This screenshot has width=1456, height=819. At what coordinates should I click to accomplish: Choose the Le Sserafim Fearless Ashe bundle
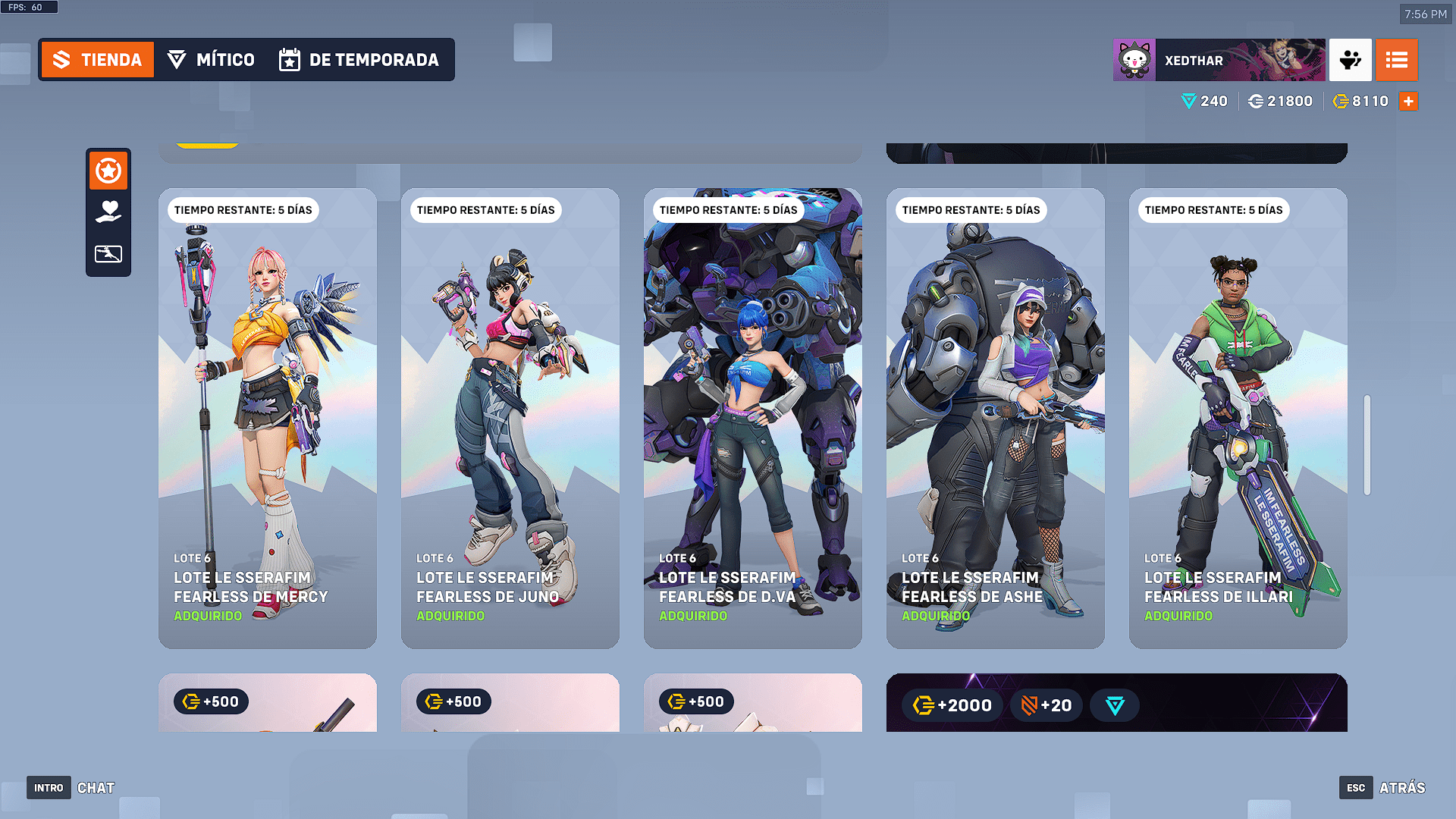996,418
